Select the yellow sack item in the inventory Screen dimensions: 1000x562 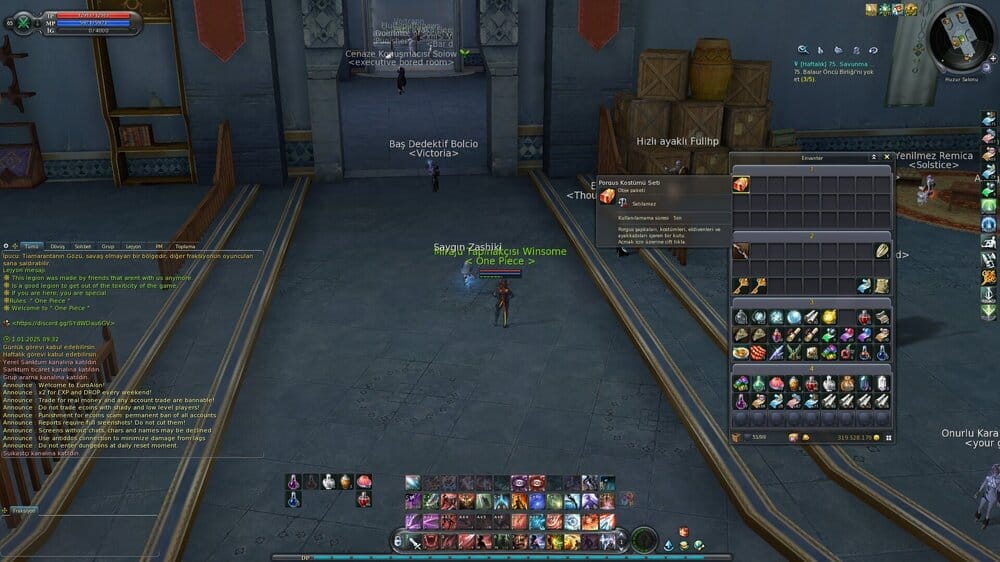pyautogui.click(x=829, y=317)
